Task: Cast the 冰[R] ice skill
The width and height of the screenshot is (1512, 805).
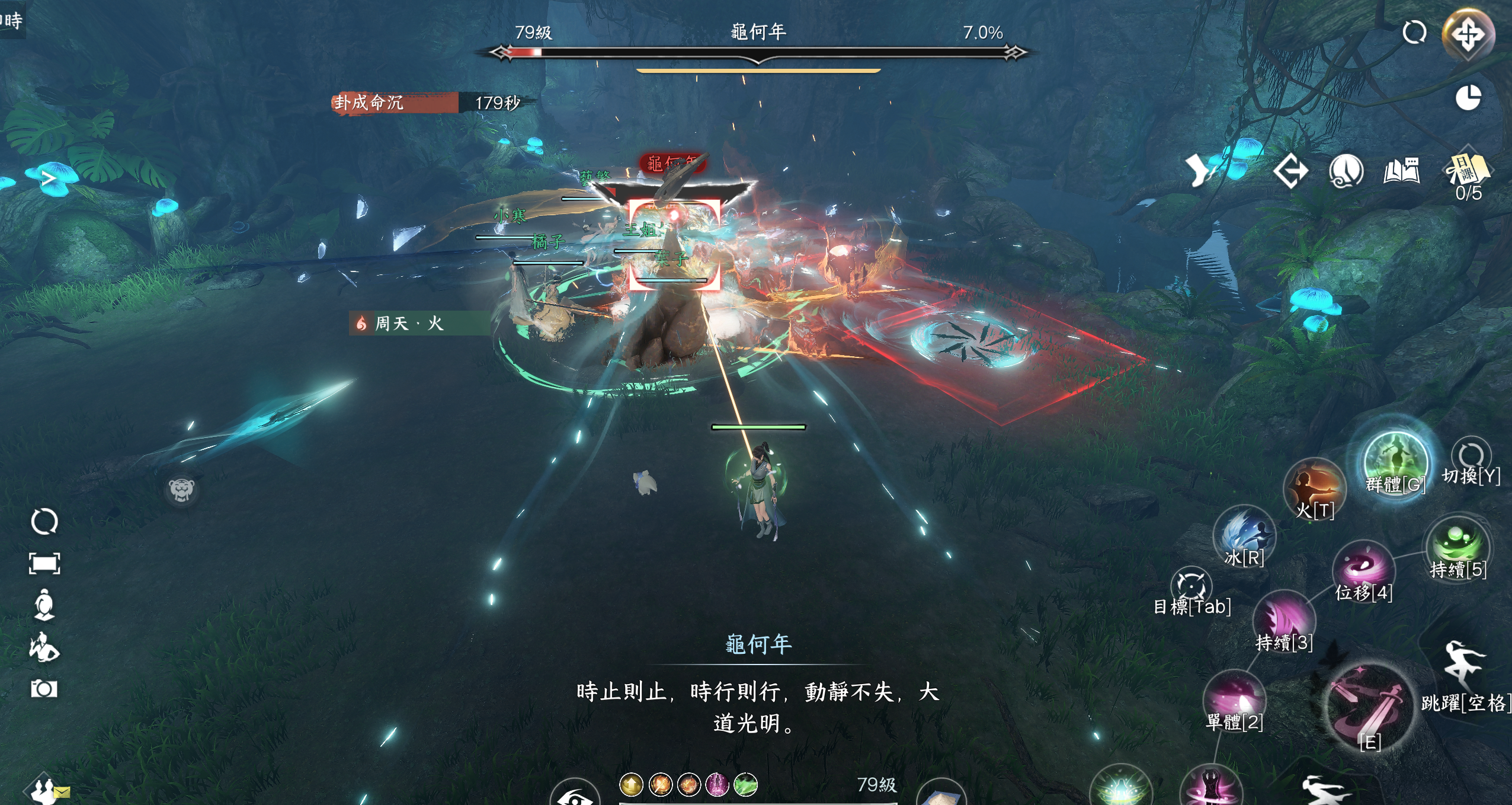Action: (x=1244, y=535)
